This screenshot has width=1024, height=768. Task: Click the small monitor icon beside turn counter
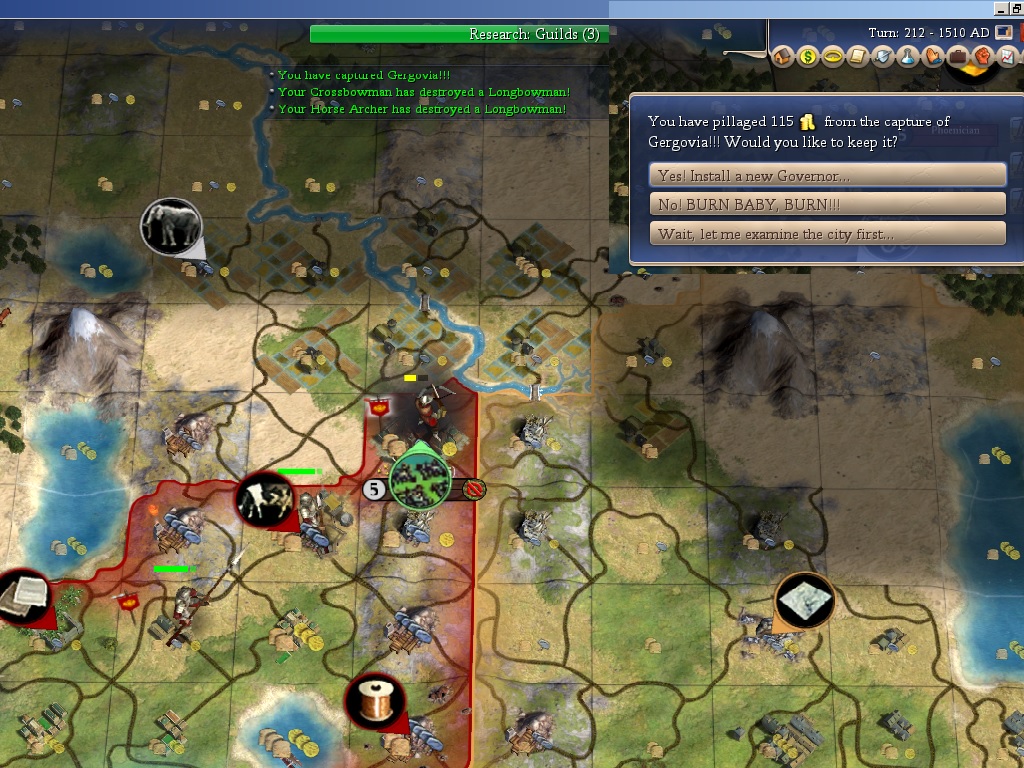coord(1004,32)
